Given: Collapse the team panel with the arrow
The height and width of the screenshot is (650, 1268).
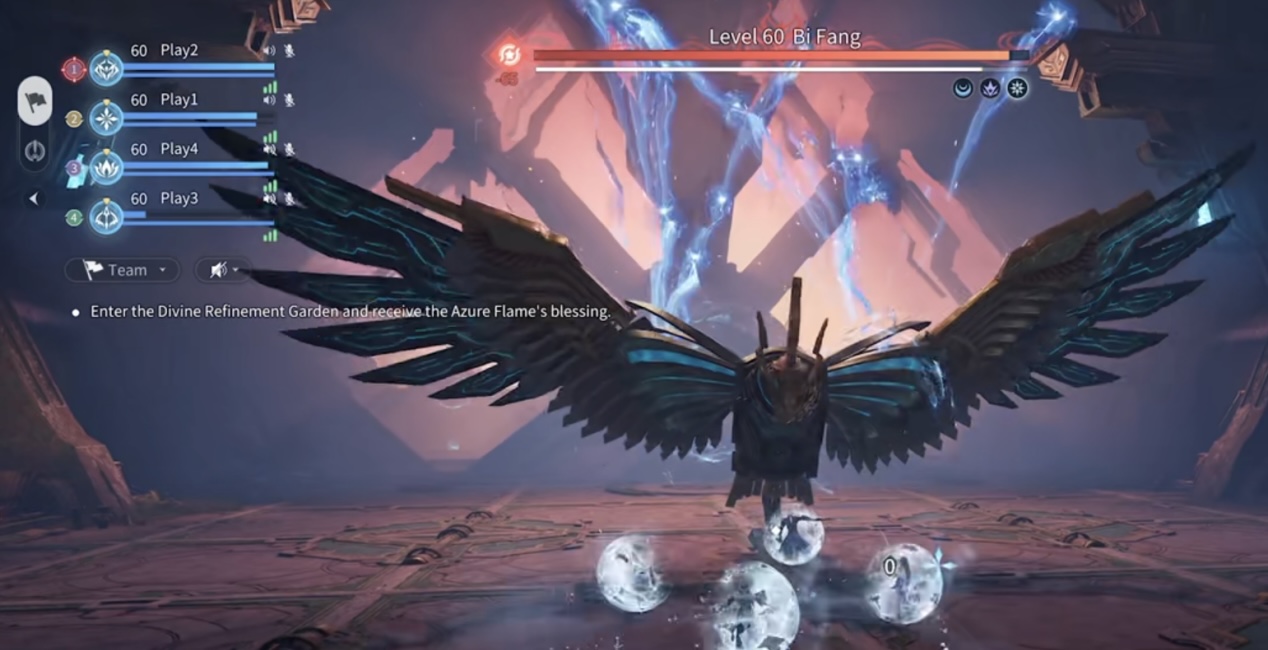Looking at the screenshot, I should (34, 198).
